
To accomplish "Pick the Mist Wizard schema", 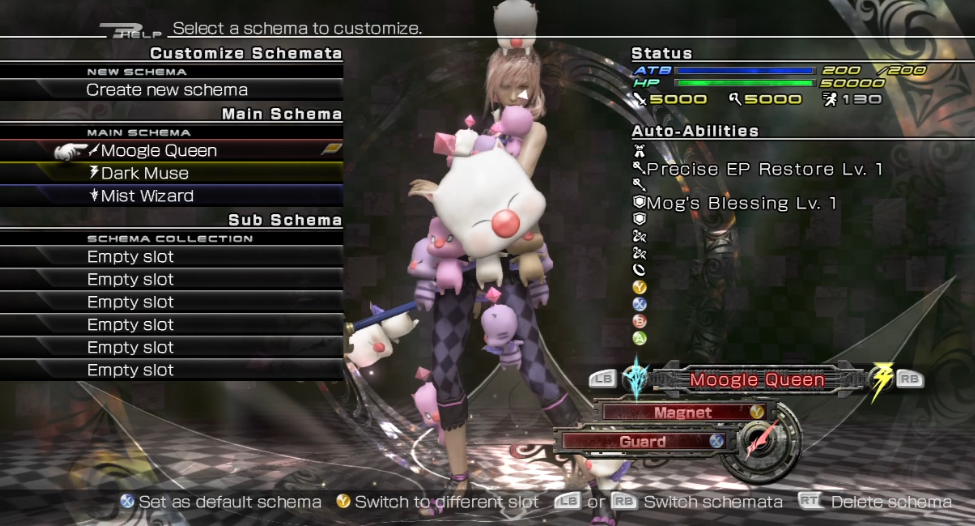I will pos(147,196).
